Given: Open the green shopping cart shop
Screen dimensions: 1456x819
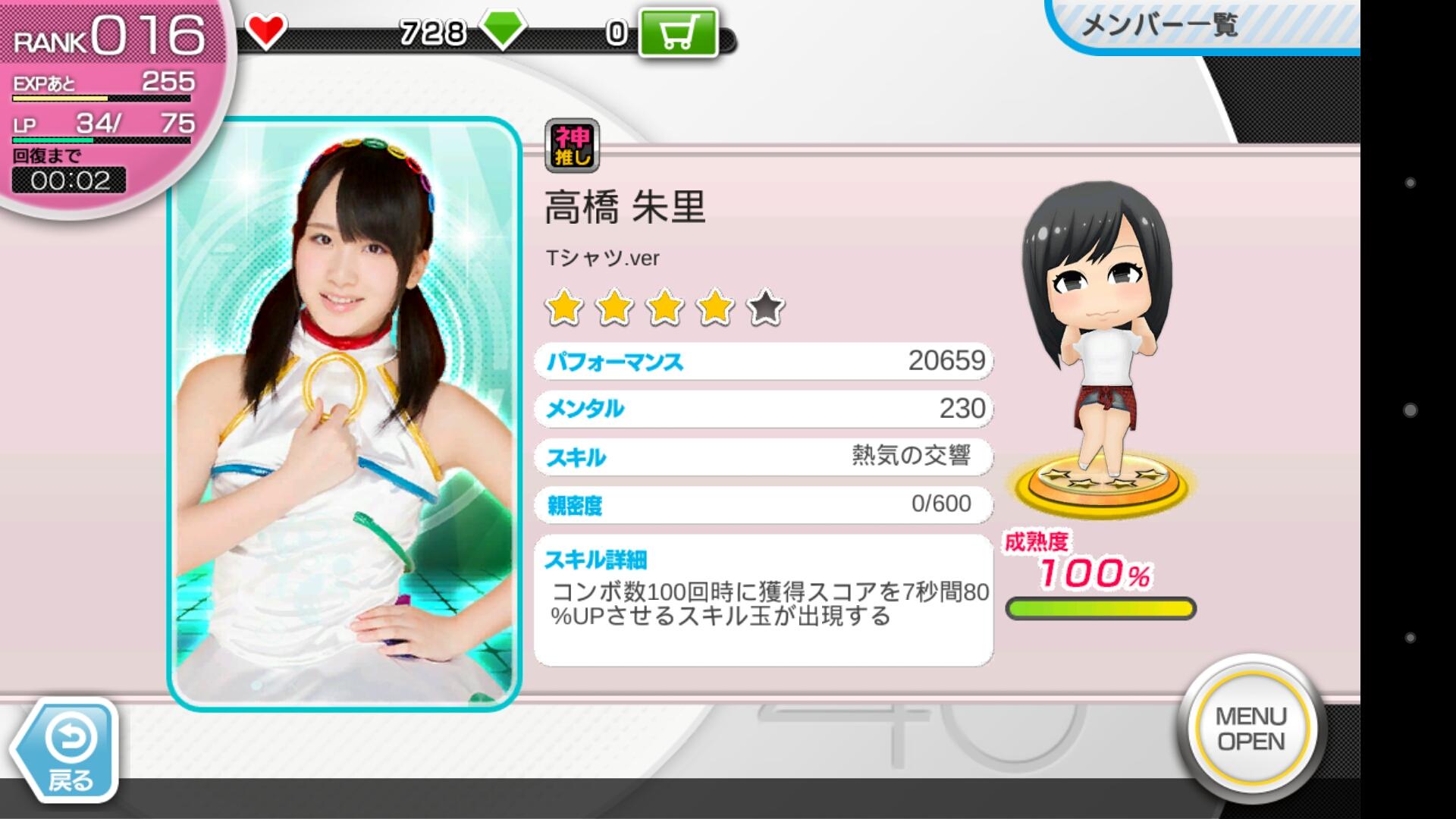Looking at the screenshot, I should pos(677,33).
